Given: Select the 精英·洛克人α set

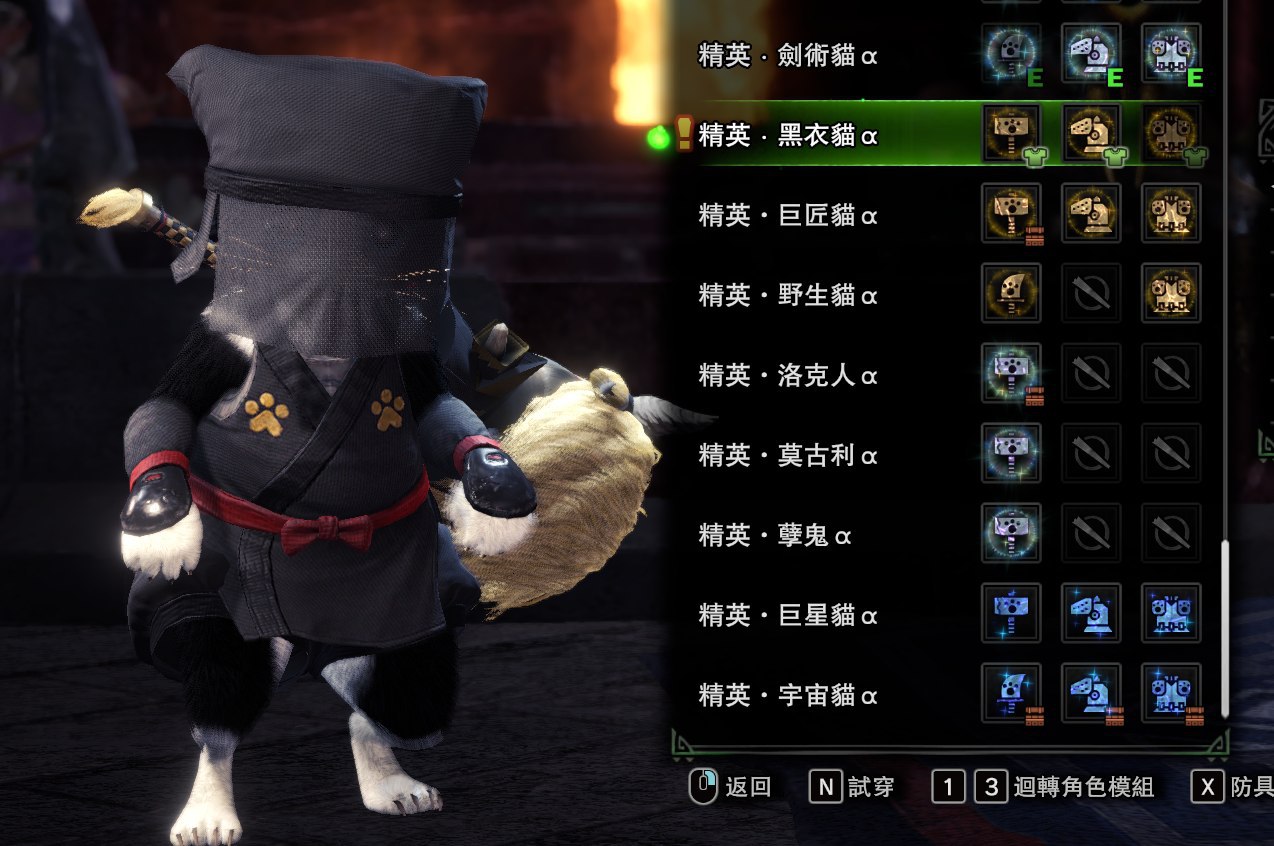Looking at the screenshot, I should [788, 375].
